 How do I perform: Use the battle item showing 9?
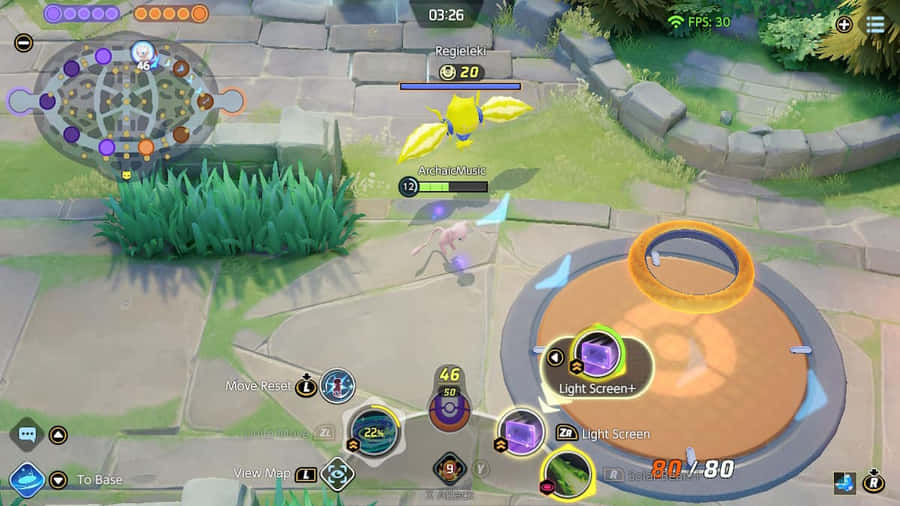click(450, 467)
